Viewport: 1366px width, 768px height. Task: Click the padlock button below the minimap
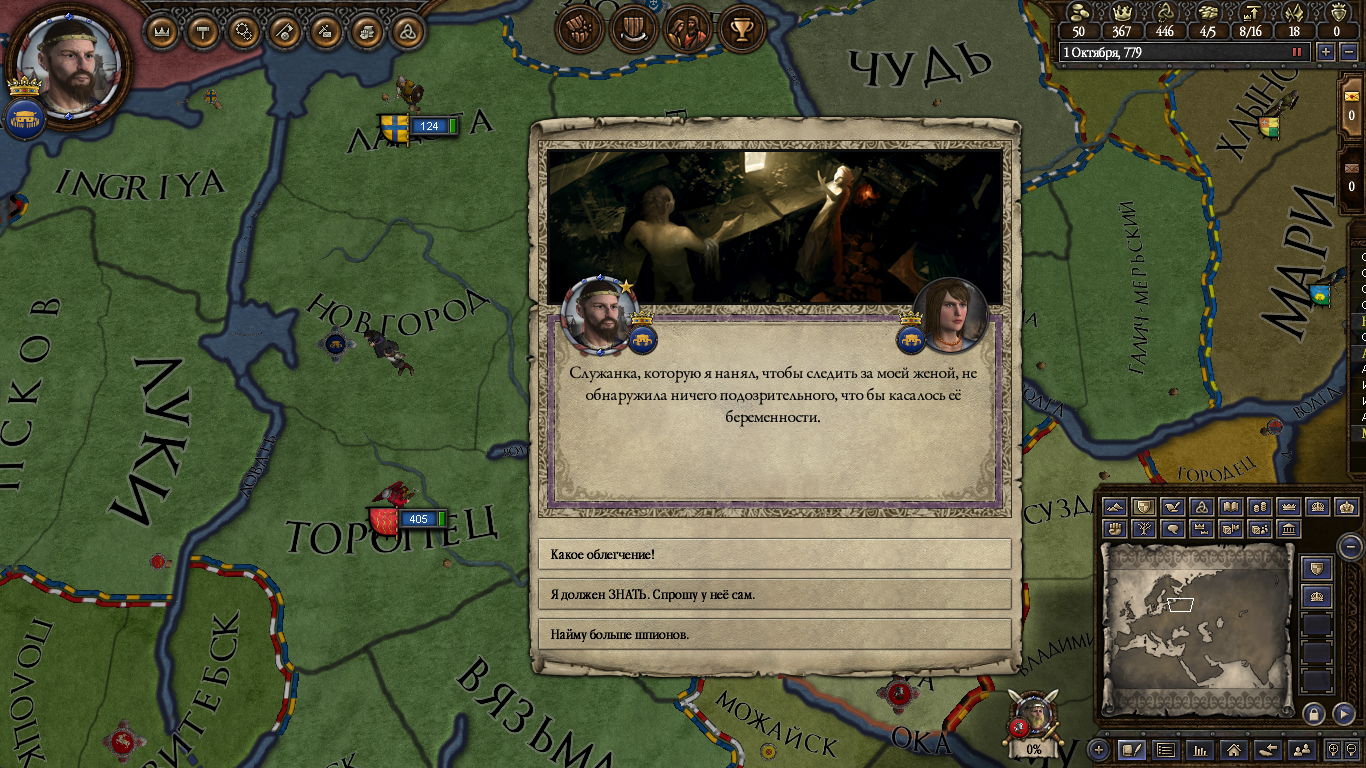click(x=1314, y=713)
